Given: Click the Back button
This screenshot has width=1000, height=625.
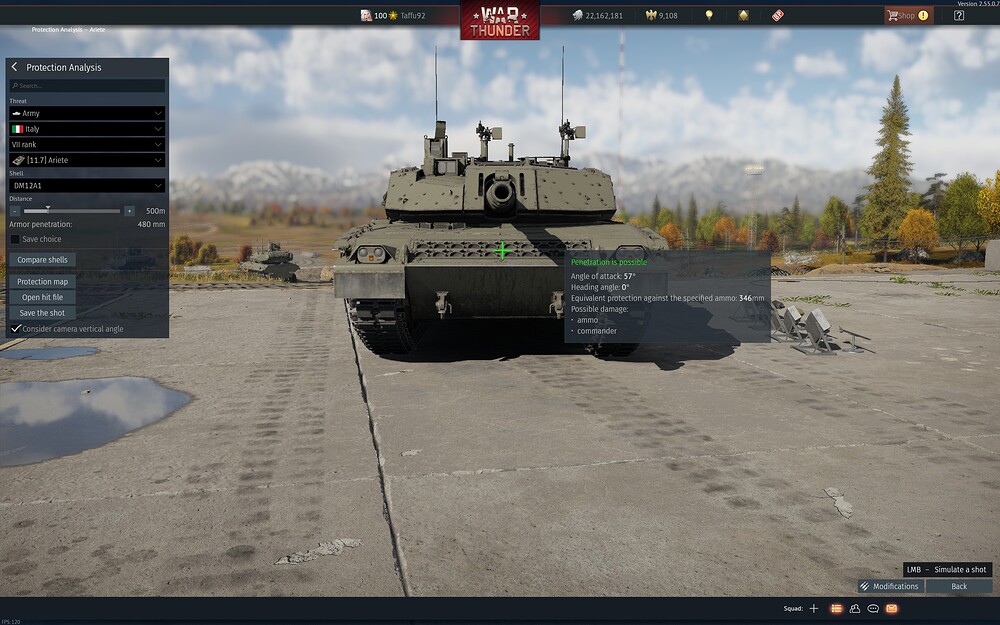Looking at the screenshot, I should [x=959, y=586].
